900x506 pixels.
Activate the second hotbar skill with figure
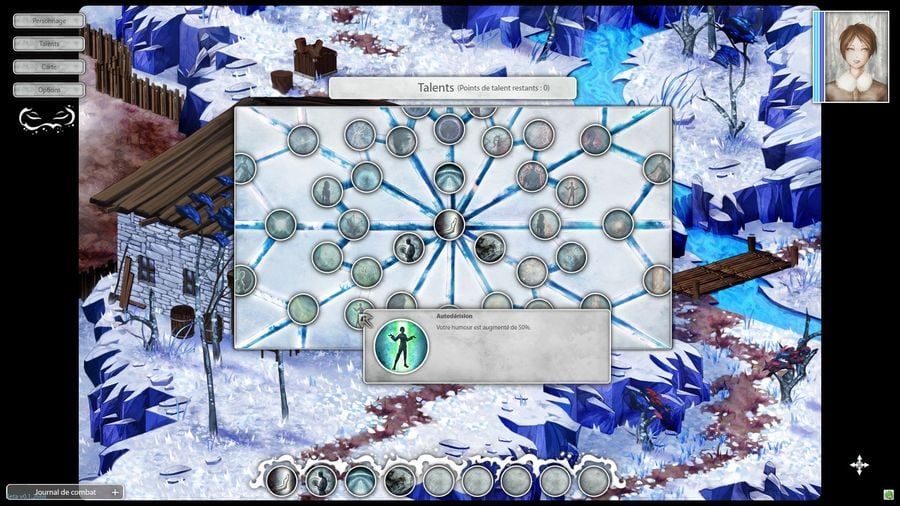coord(321,481)
